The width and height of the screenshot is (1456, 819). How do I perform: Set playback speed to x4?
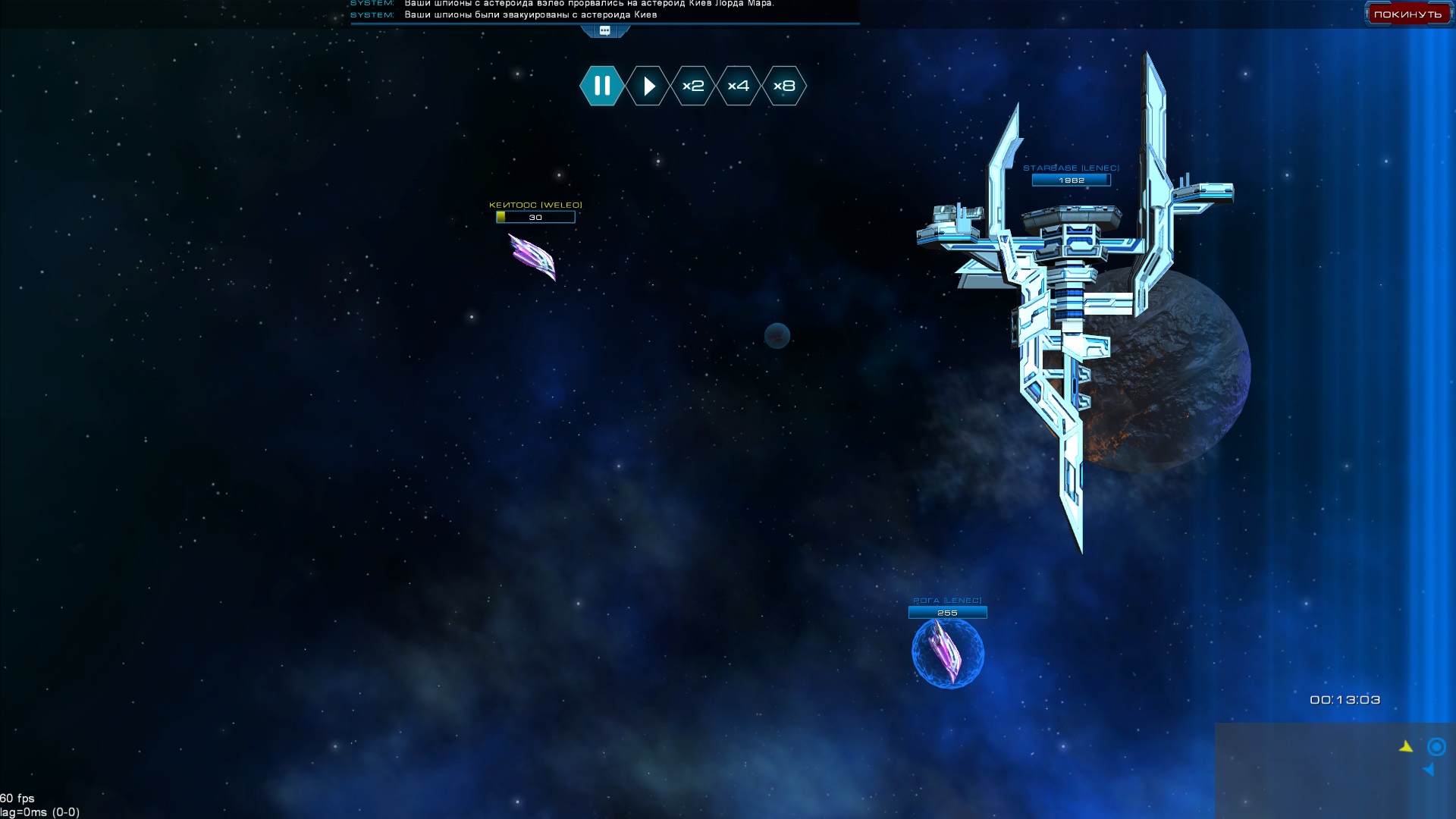point(739,86)
